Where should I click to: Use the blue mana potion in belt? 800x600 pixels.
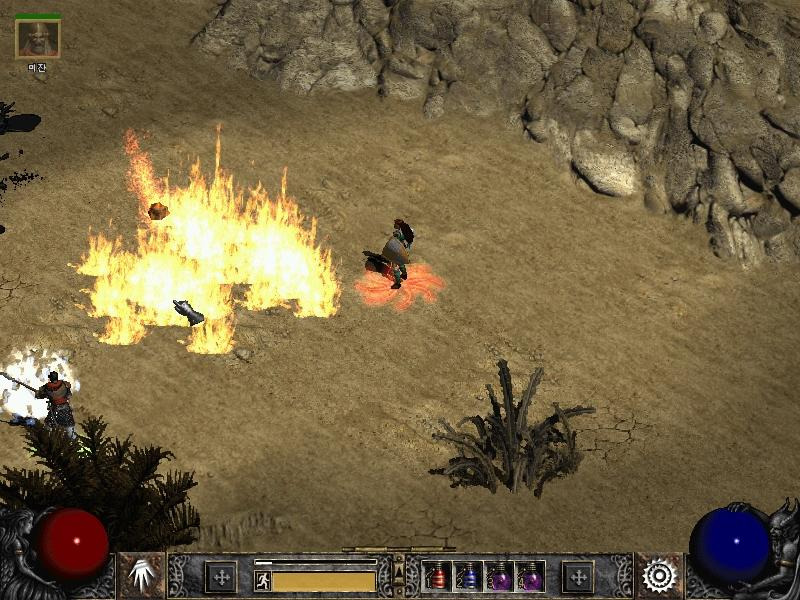pos(468,577)
